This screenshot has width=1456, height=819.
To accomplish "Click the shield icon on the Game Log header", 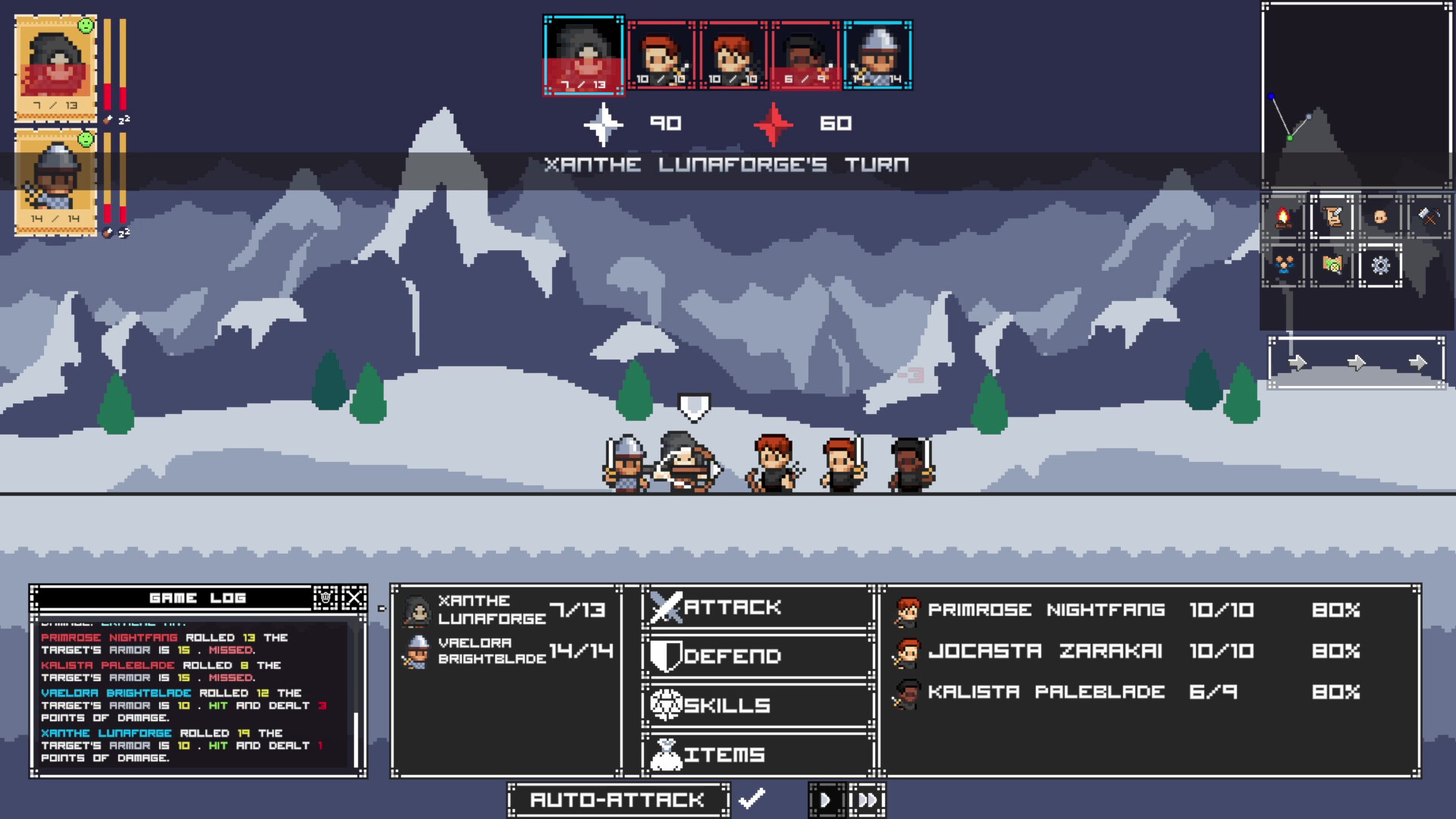I will [x=325, y=598].
